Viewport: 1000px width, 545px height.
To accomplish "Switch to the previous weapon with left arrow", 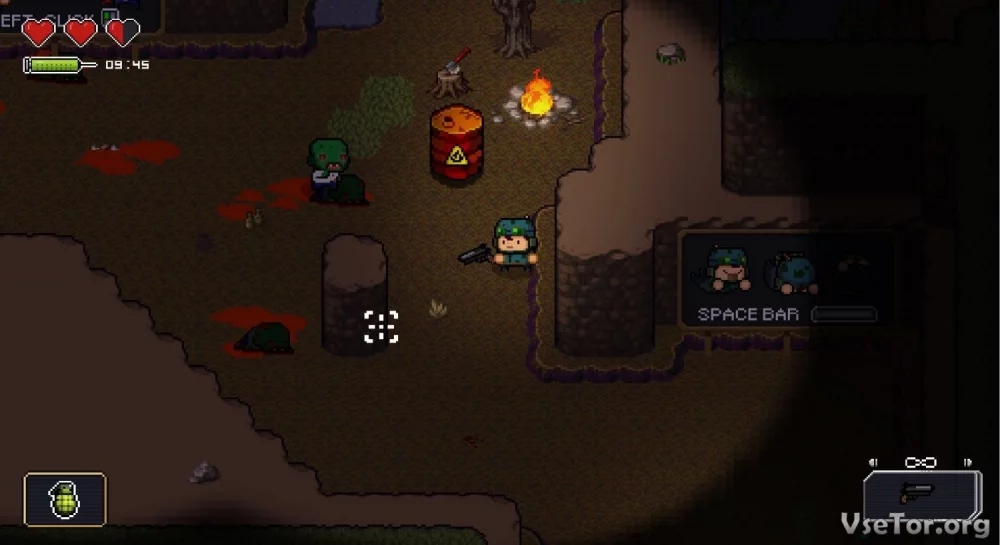I will 874,463.
